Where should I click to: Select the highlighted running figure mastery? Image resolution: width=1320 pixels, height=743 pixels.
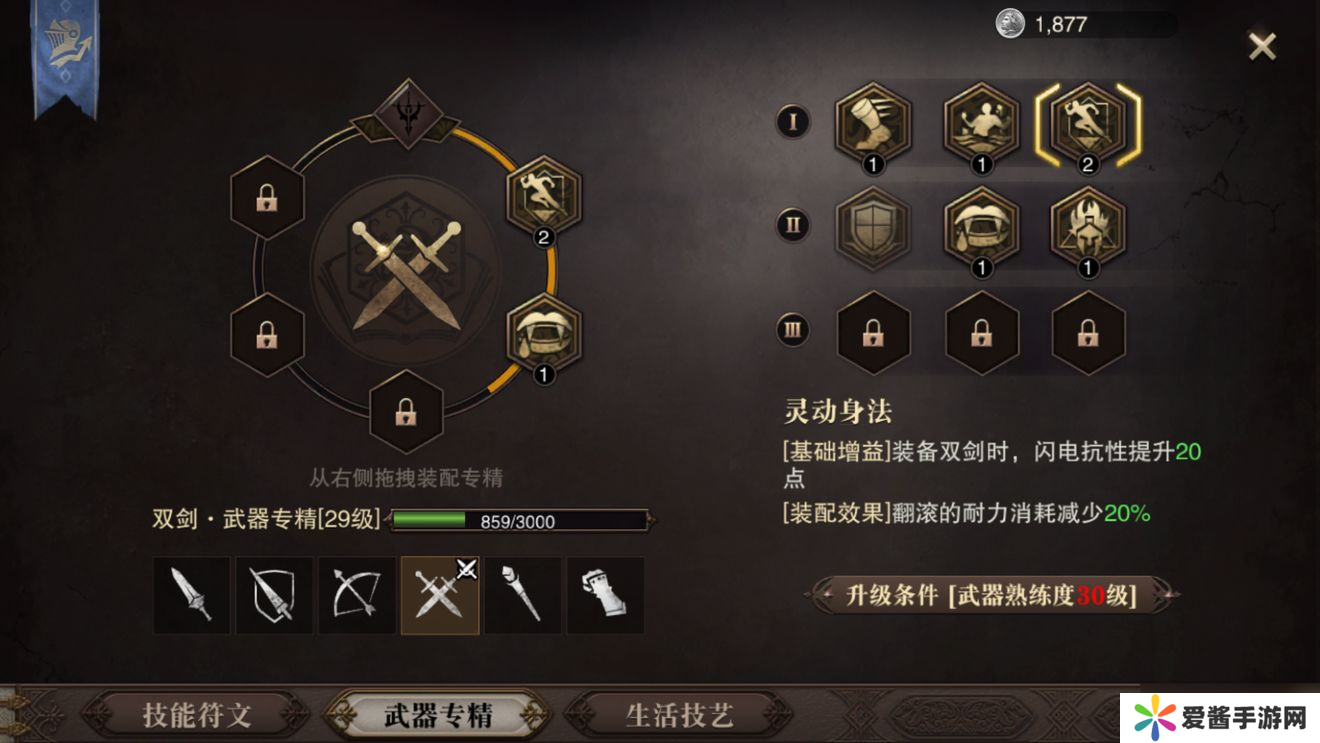[x=1088, y=124]
